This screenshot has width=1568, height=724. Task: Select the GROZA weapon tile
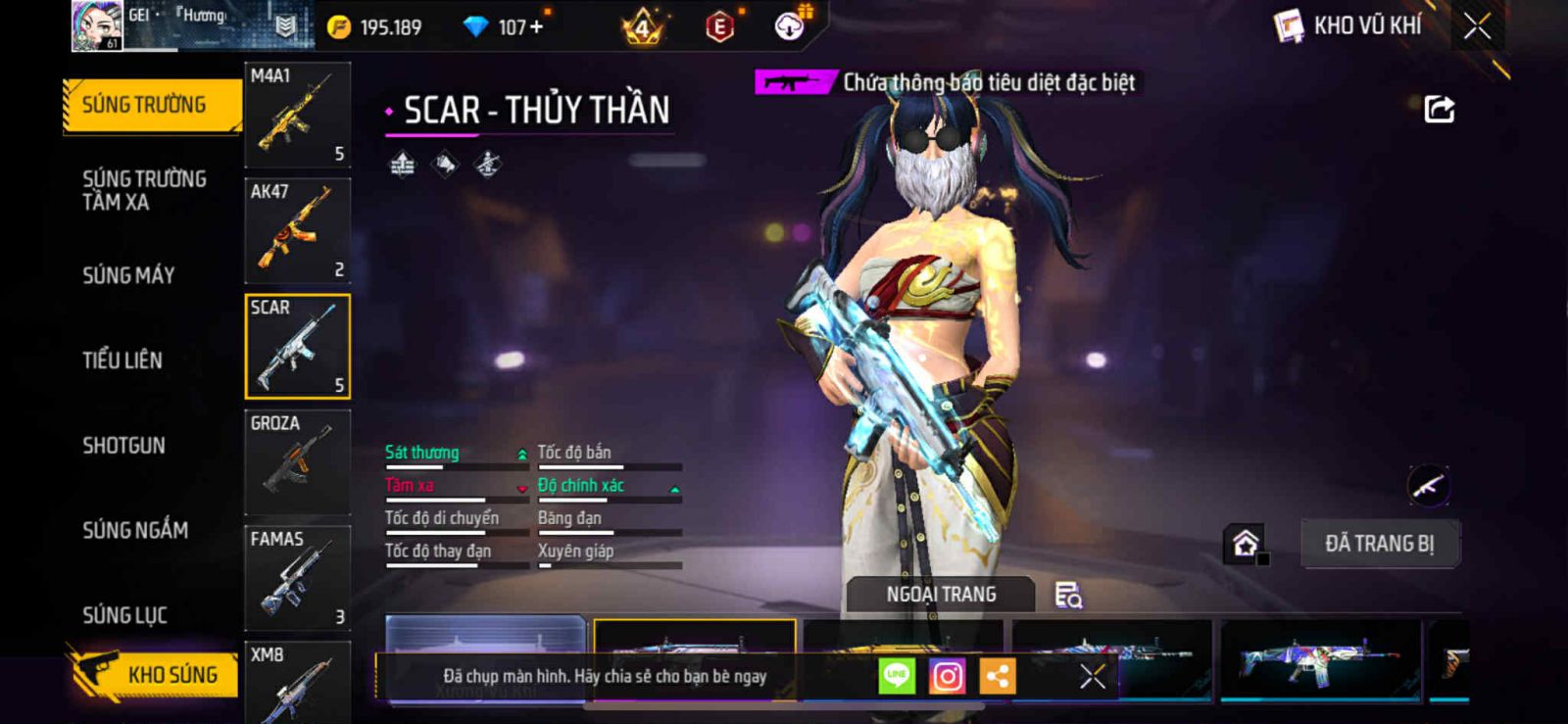(297, 462)
